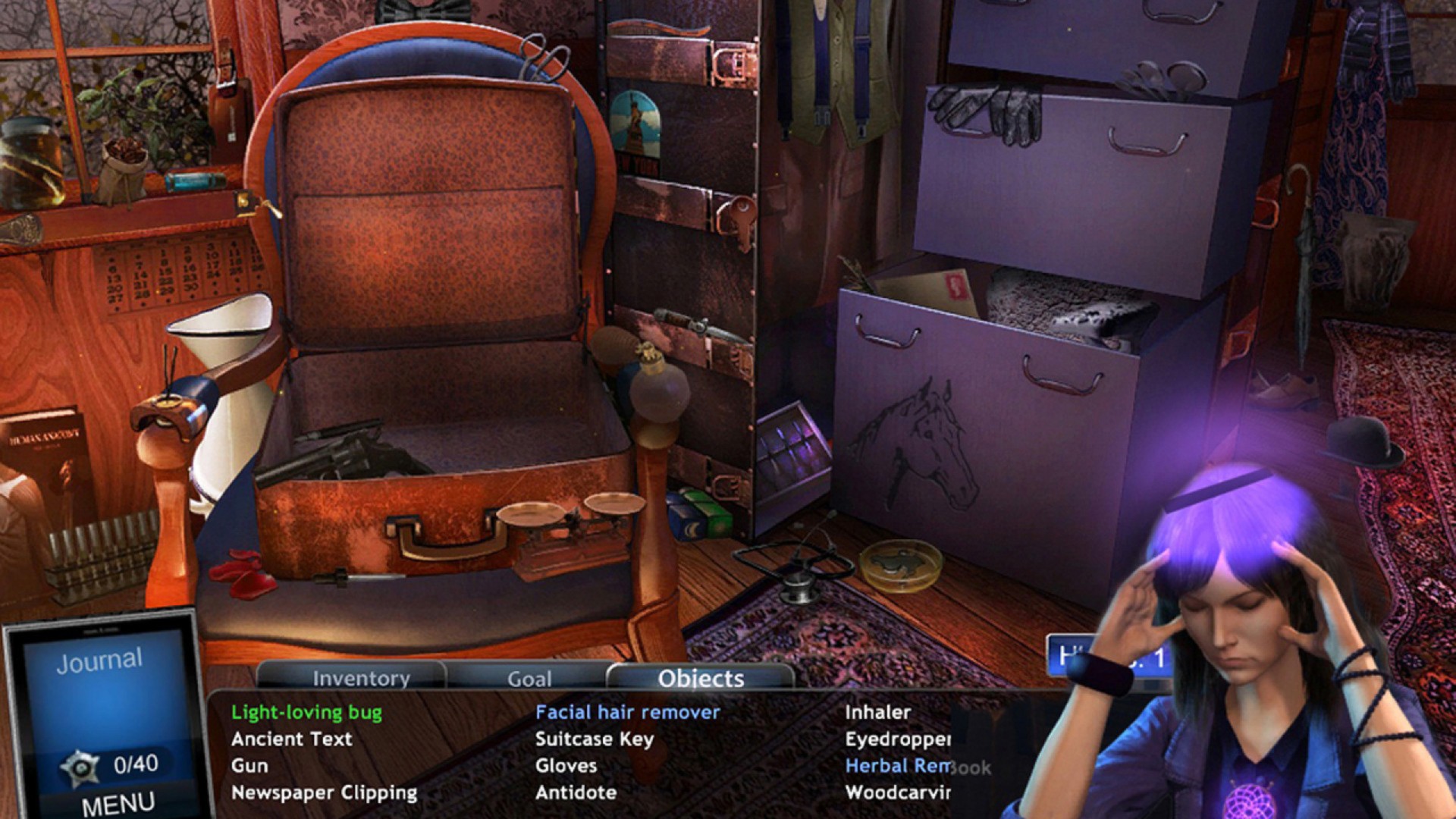This screenshot has width=1456, height=819.
Task: Click the 'Inhaler' list entry
Action: (x=877, y=712)
